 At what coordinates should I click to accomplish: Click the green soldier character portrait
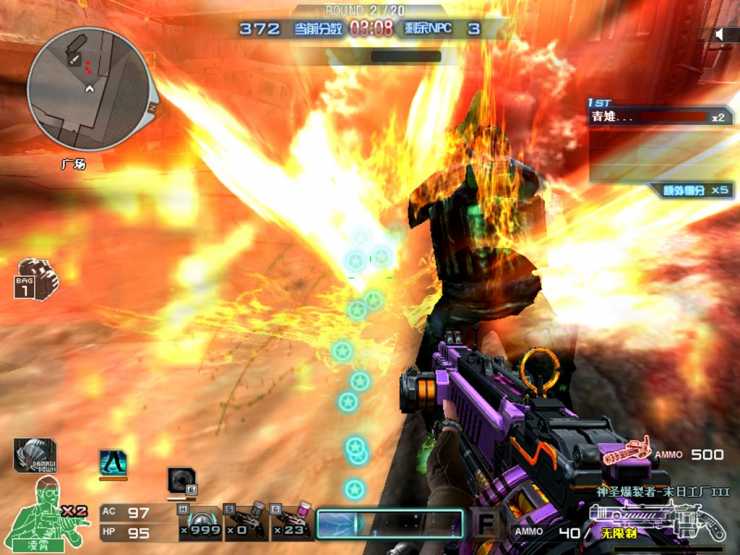coord(48,515)
